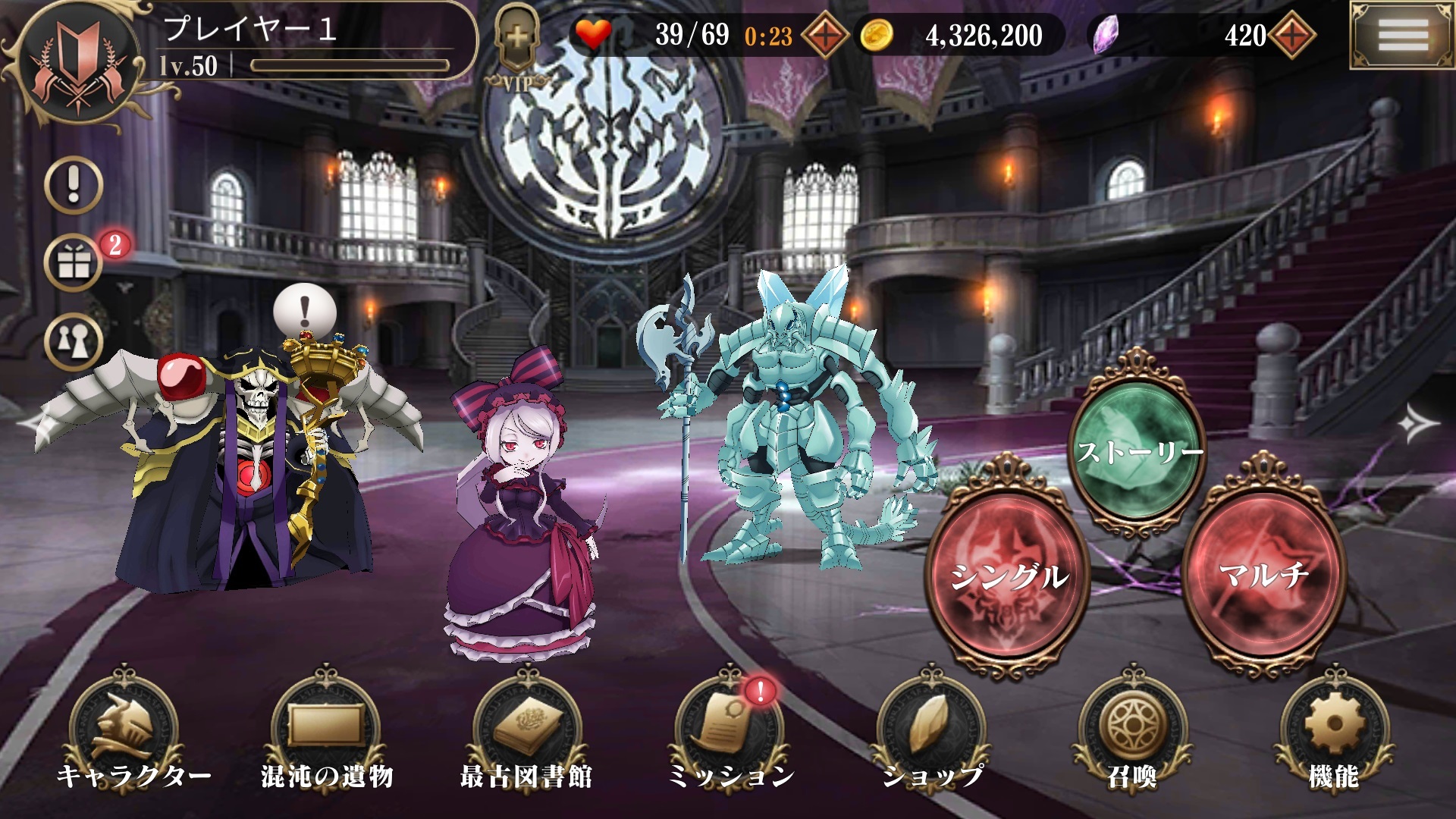The image size is (1456, 819).
Task: Tap the red stamina plus icon
Action: [827, 36]
